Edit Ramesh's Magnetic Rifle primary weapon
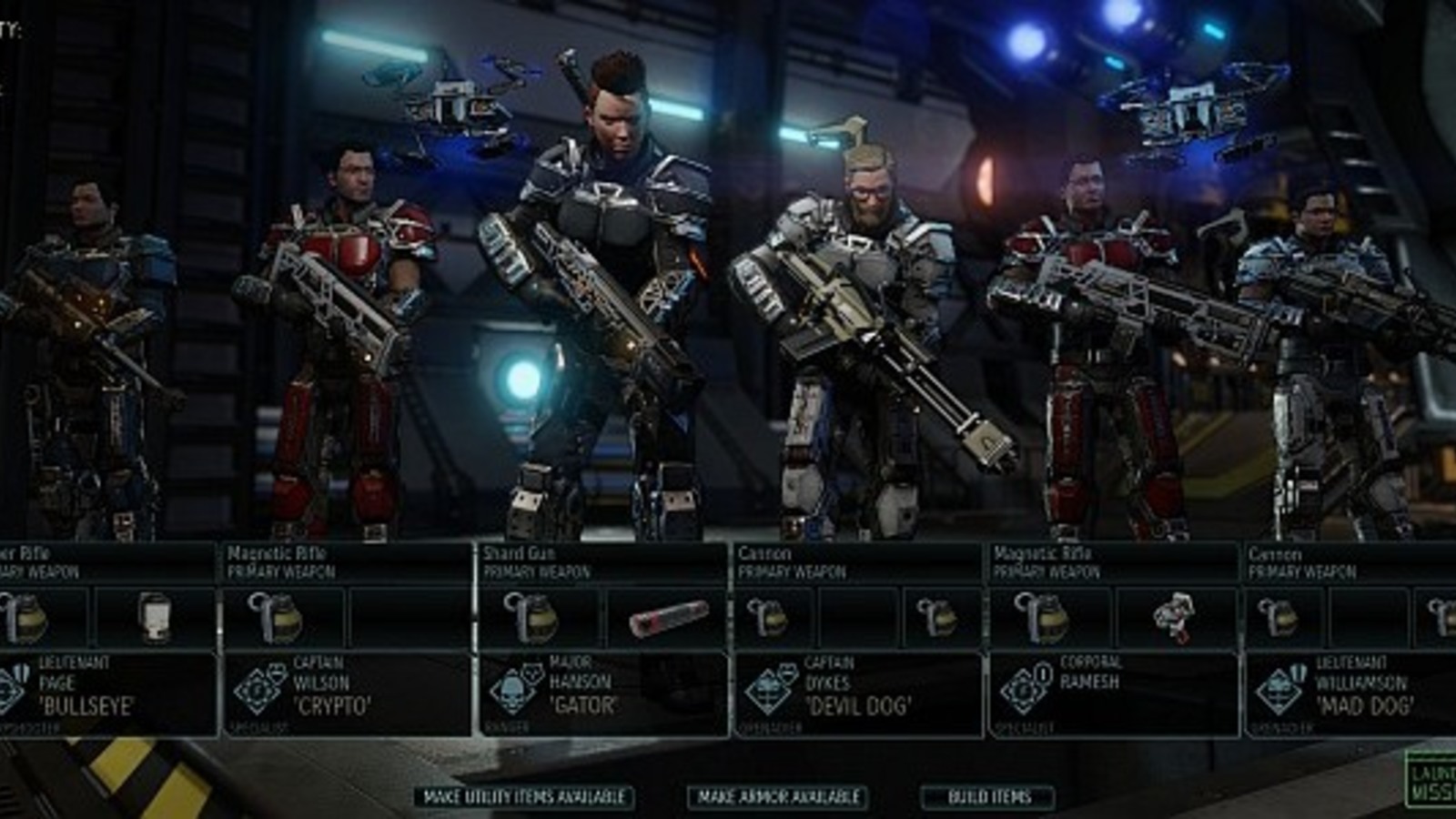 pos(1112,562)
